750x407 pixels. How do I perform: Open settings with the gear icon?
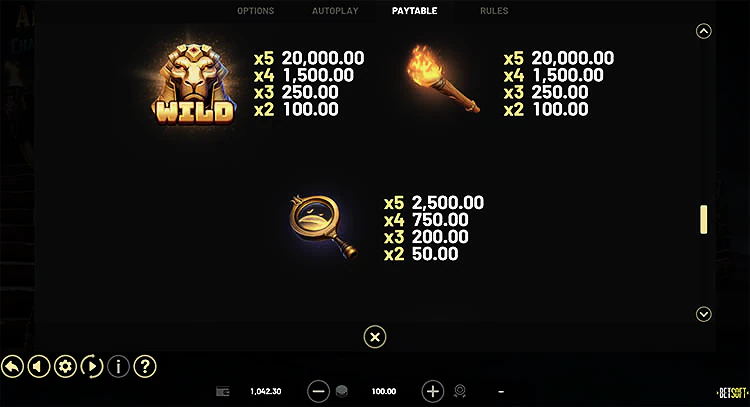pyautogui.click(x=65, y=366)
